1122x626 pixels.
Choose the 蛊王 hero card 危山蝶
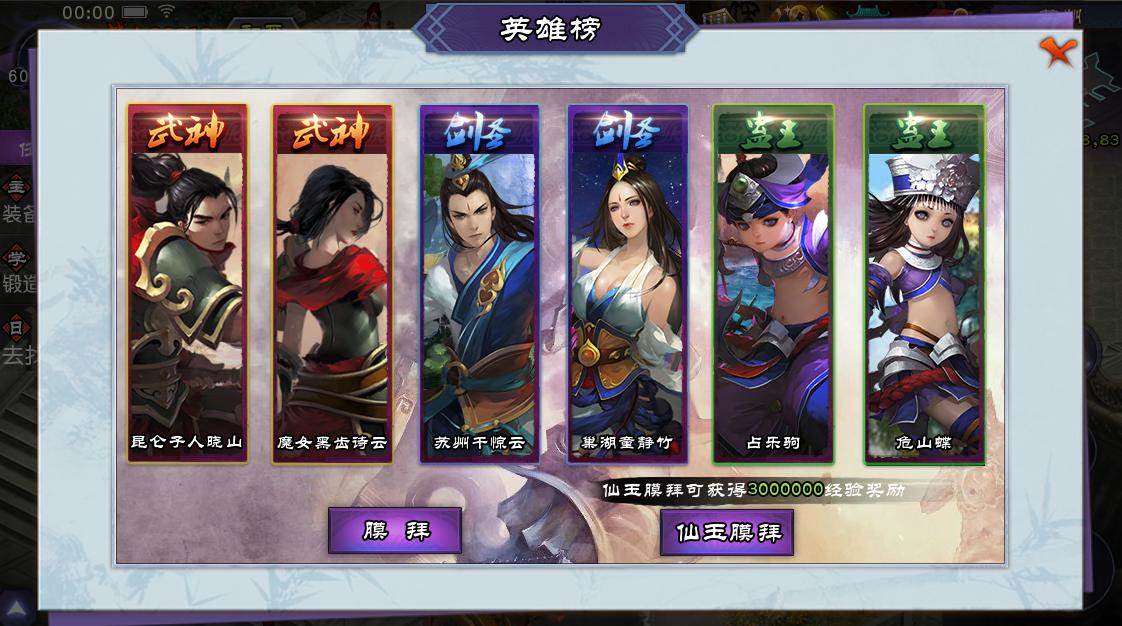tap(924, 284)
